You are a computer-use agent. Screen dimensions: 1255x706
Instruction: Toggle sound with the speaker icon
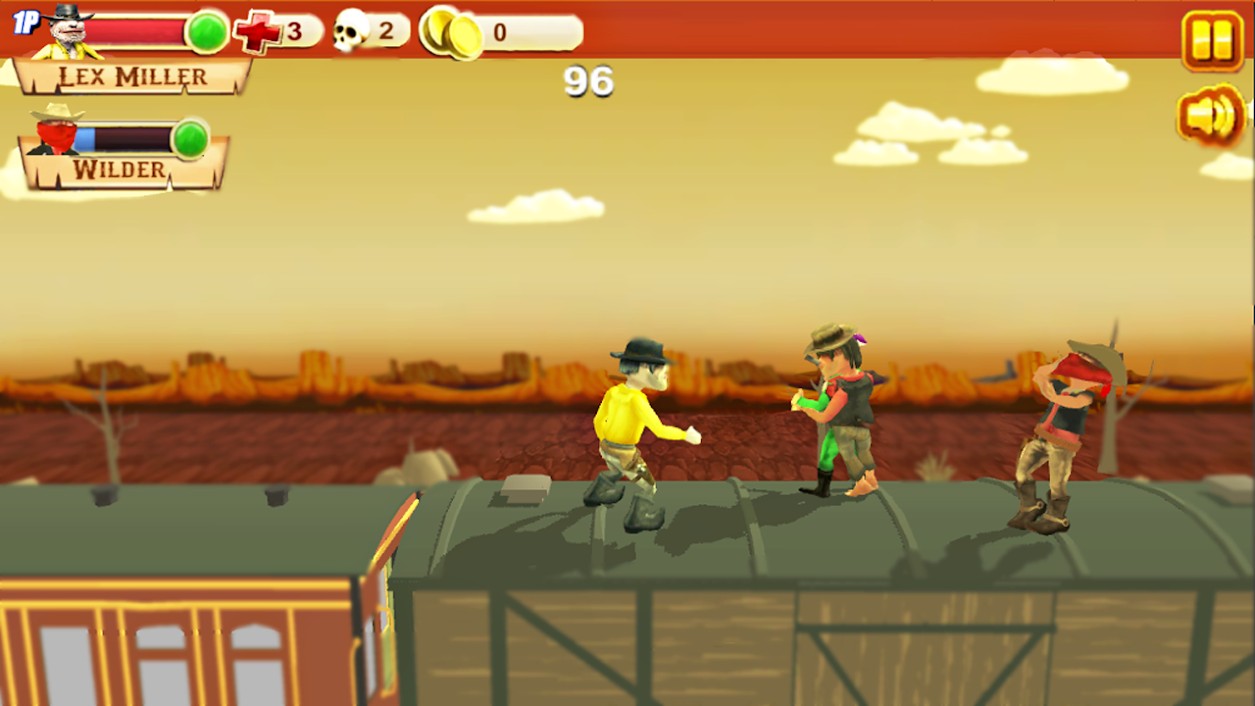point(1211,116)
